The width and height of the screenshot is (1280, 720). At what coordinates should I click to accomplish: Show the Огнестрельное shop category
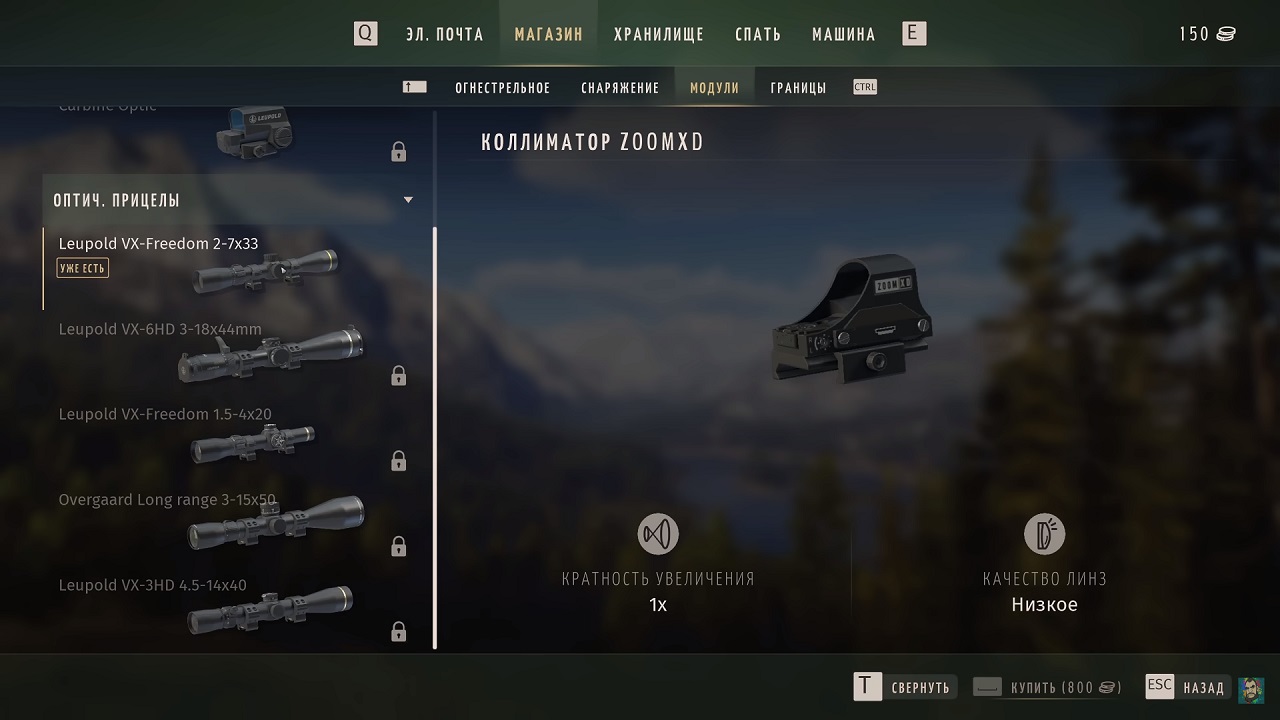point(502,88)
